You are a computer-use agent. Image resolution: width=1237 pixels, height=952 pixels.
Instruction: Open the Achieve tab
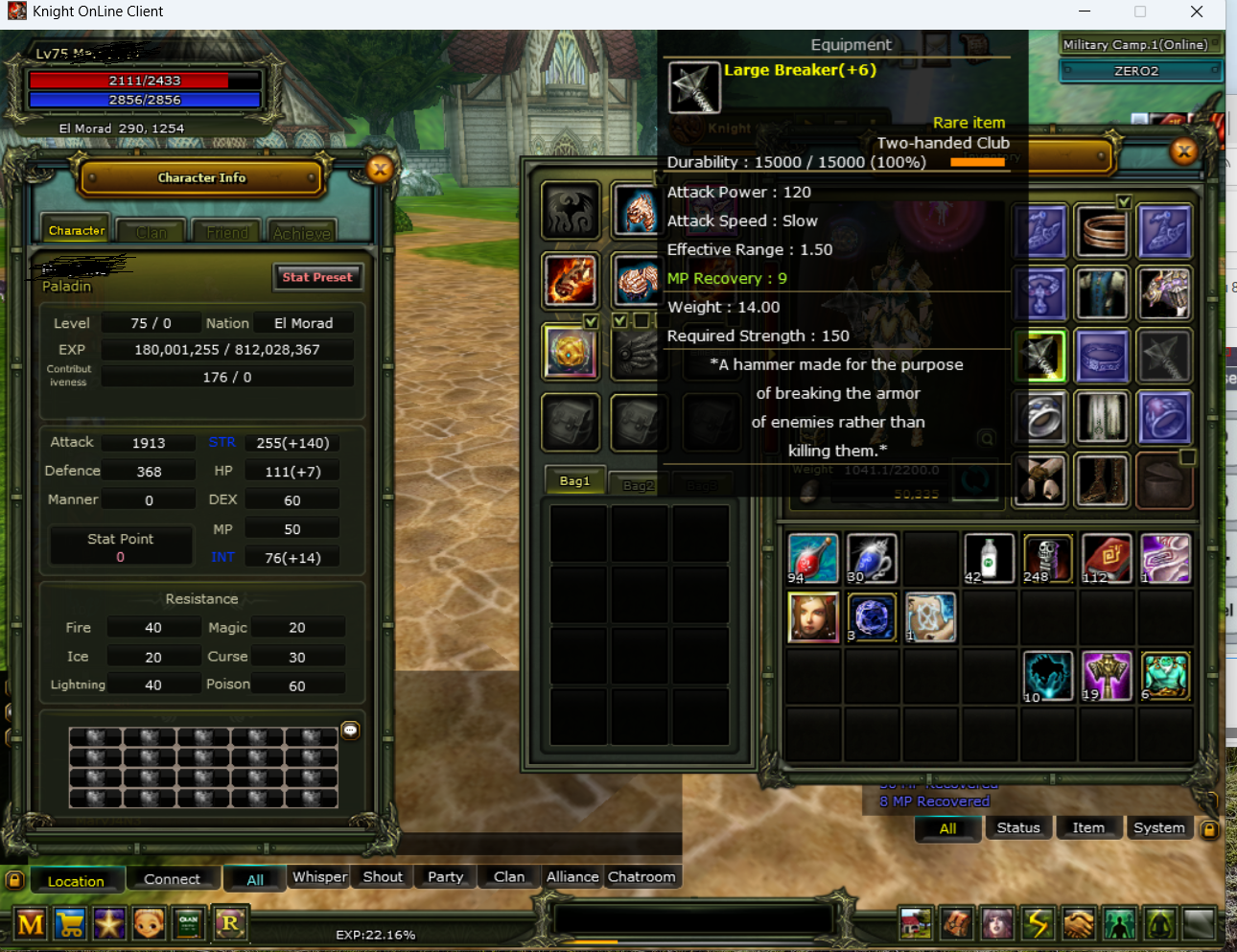tap(301, 232)
